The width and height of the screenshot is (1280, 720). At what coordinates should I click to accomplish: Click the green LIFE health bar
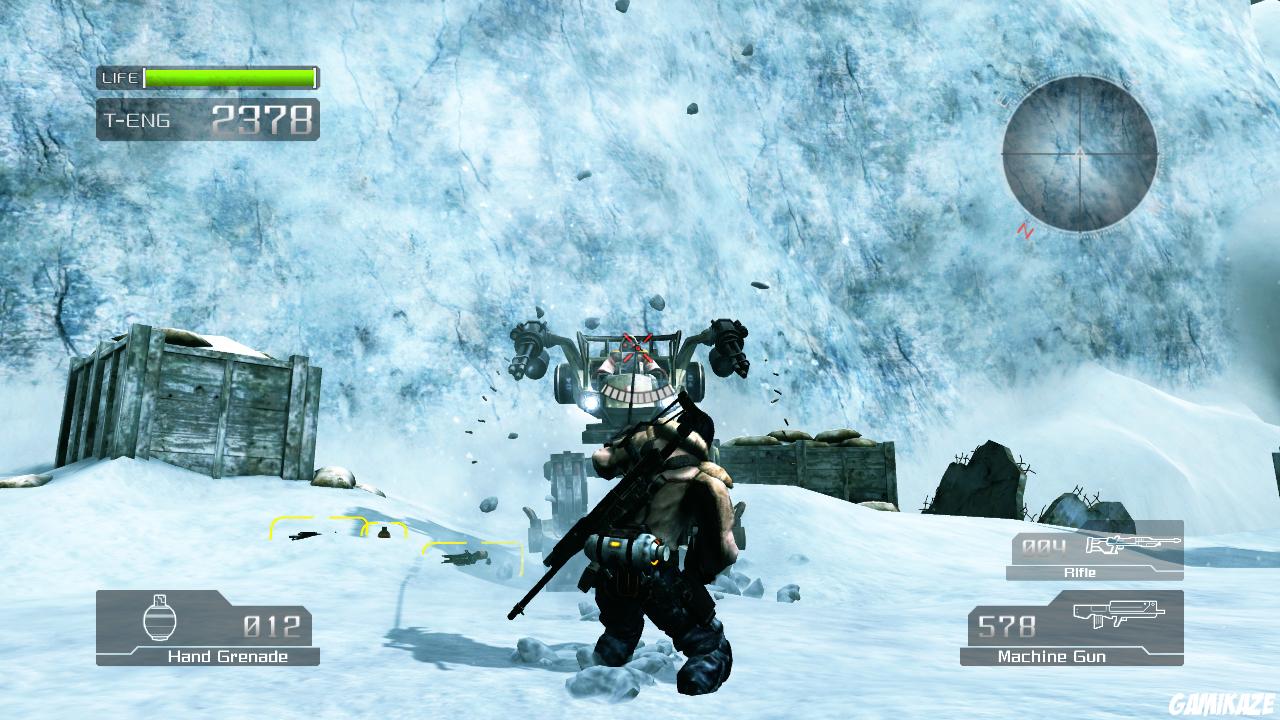(227, 76)
